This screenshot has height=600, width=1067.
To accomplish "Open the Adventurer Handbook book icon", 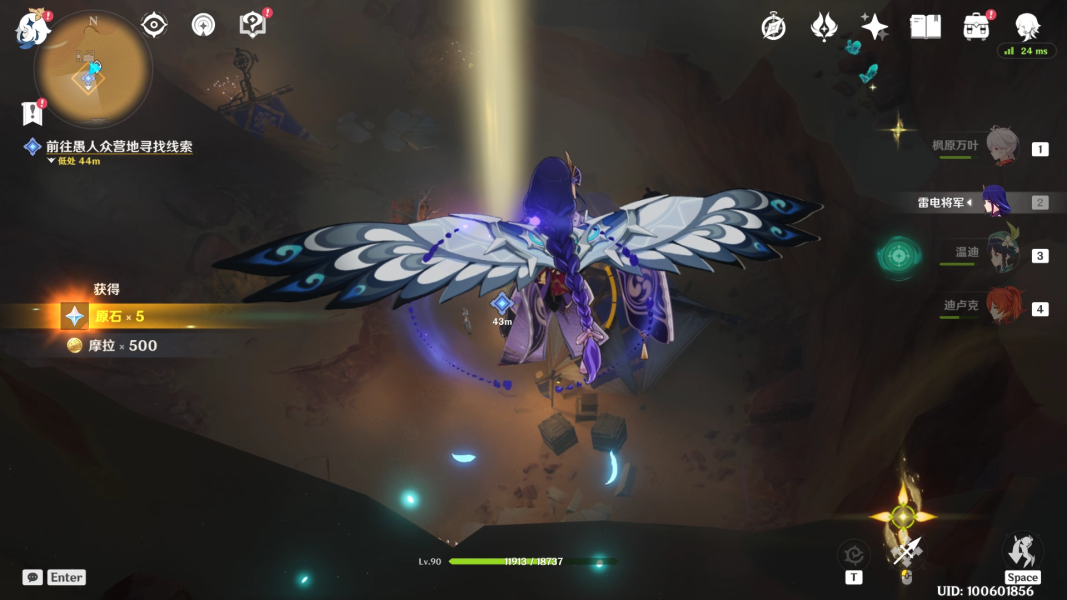I will coord(925,27).
